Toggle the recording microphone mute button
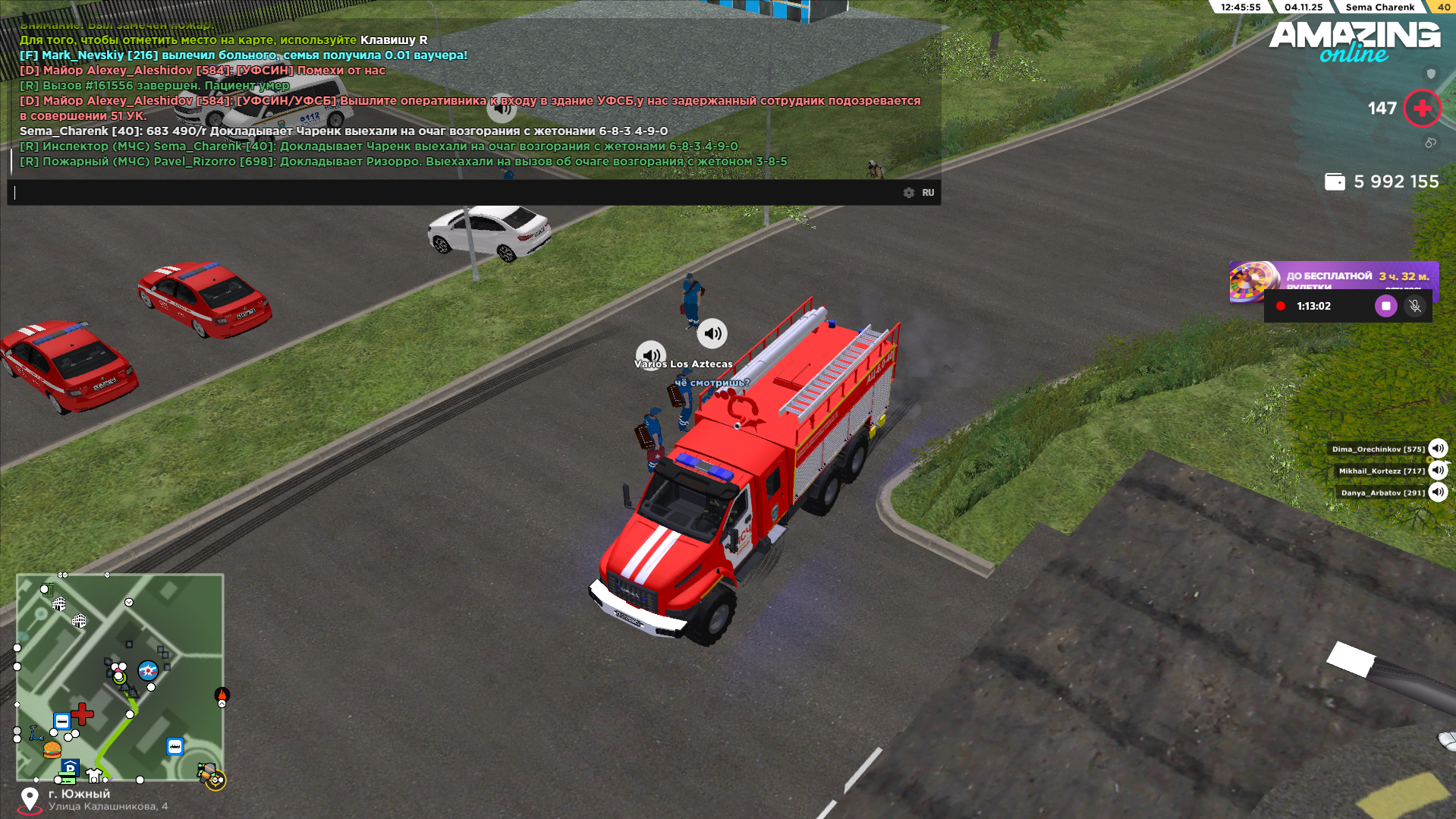Screen dimensions: 1456x819 1414,306
